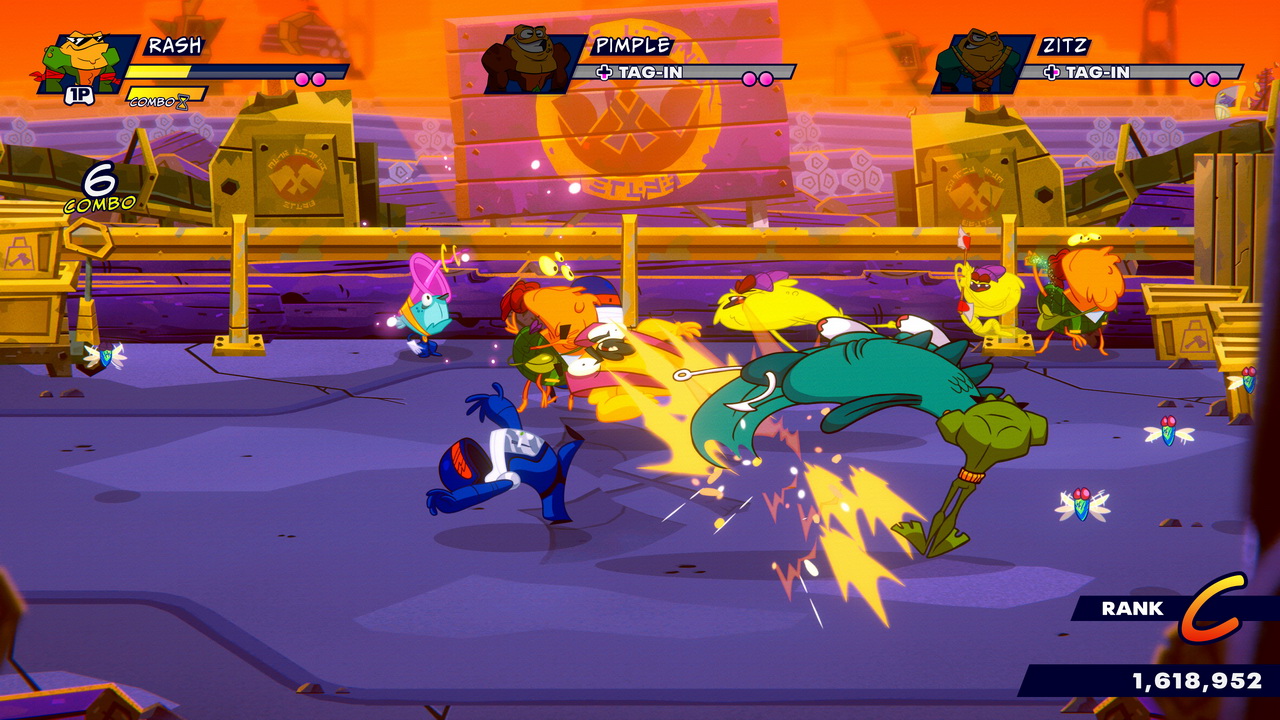
Task: Tag in Pimple via TAG-IN label
Action: pos(640,72)
